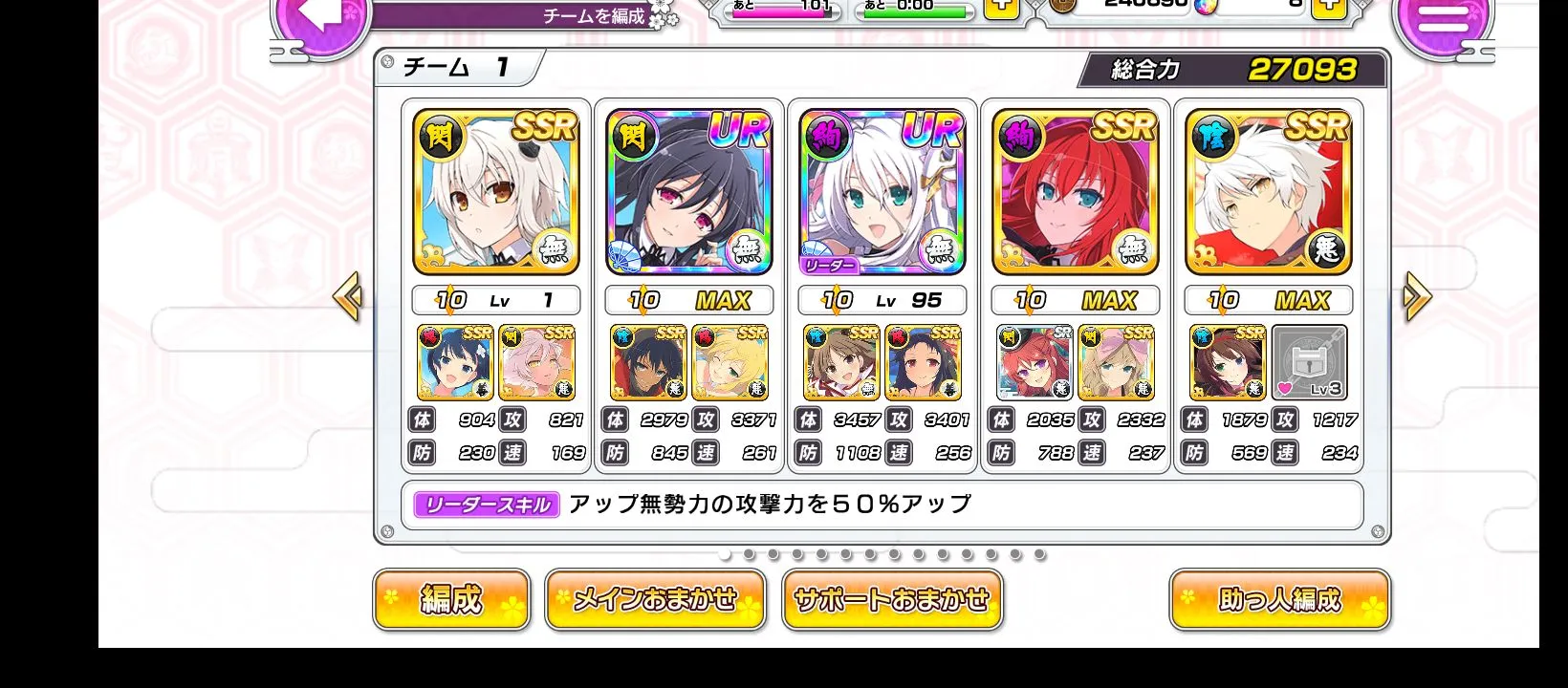Image resolution: width=1568 pixels, height=688 pixels.
Task: Choose メインおまかせ auto main setup
Action: [x=655, y=600]
